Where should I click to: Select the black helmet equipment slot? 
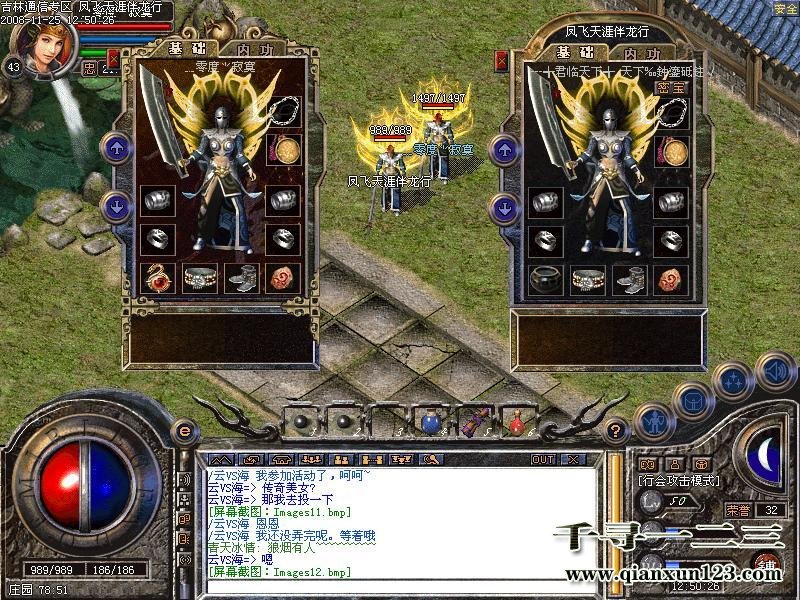point(546,278)
